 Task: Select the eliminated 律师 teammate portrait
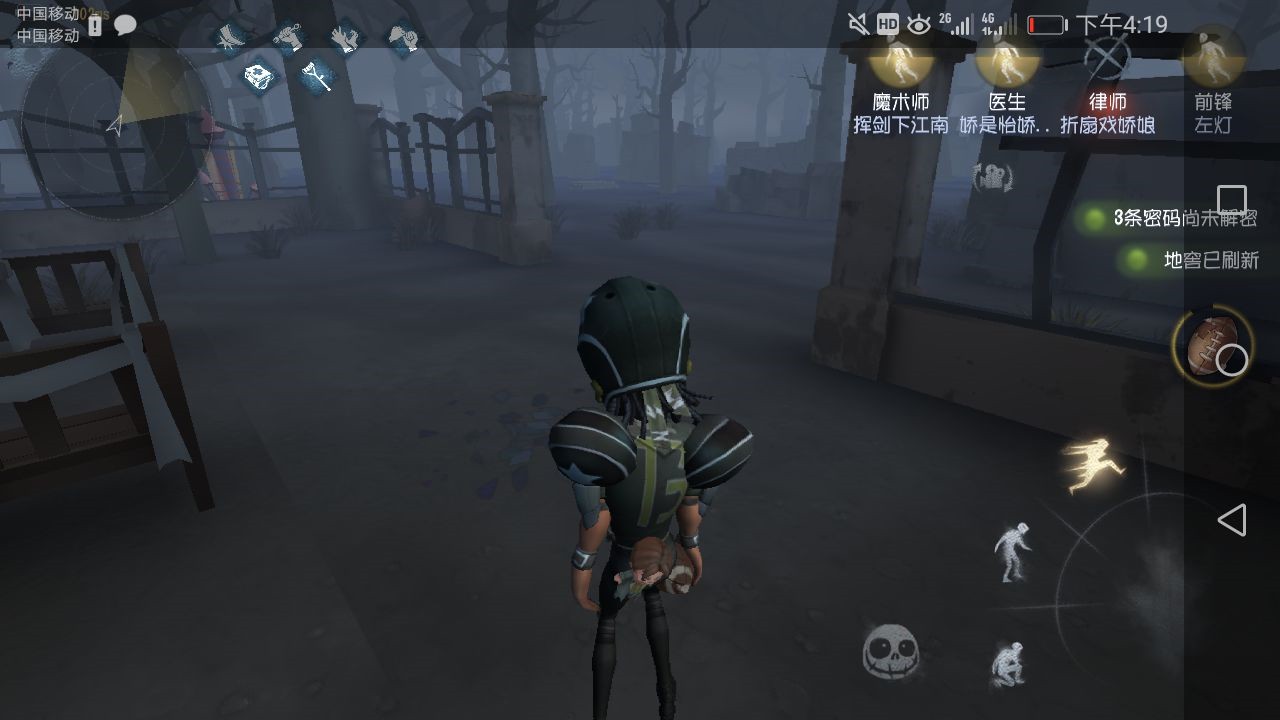tap(1107, 60)
